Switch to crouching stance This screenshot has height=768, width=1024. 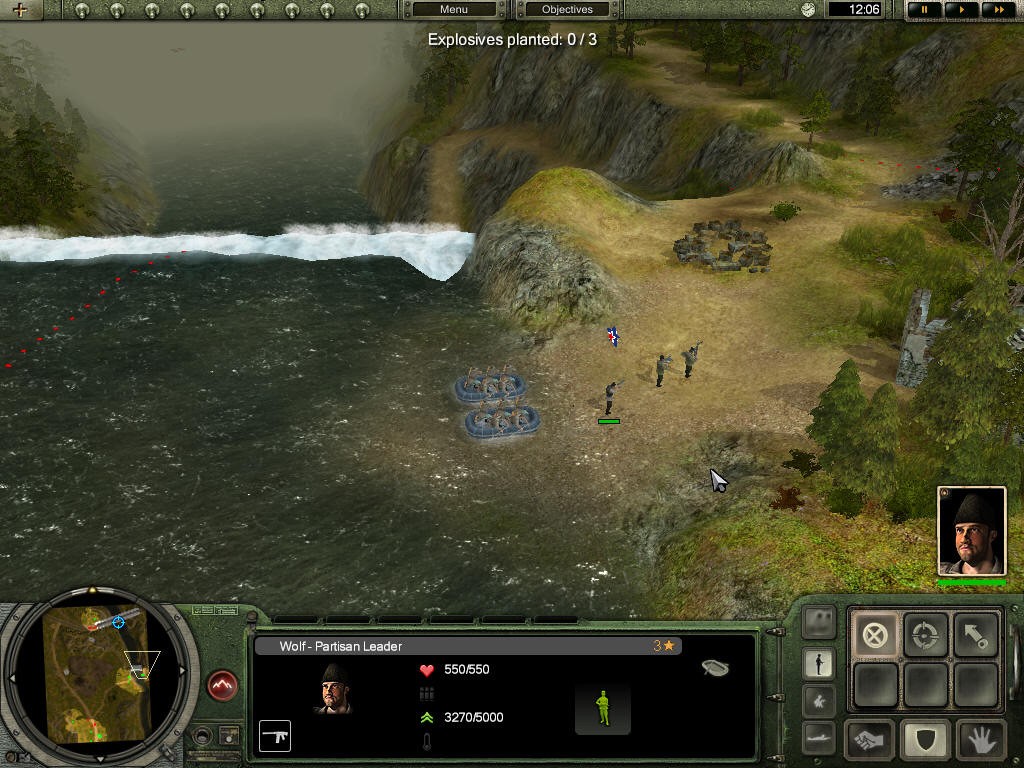click(819, 700)
